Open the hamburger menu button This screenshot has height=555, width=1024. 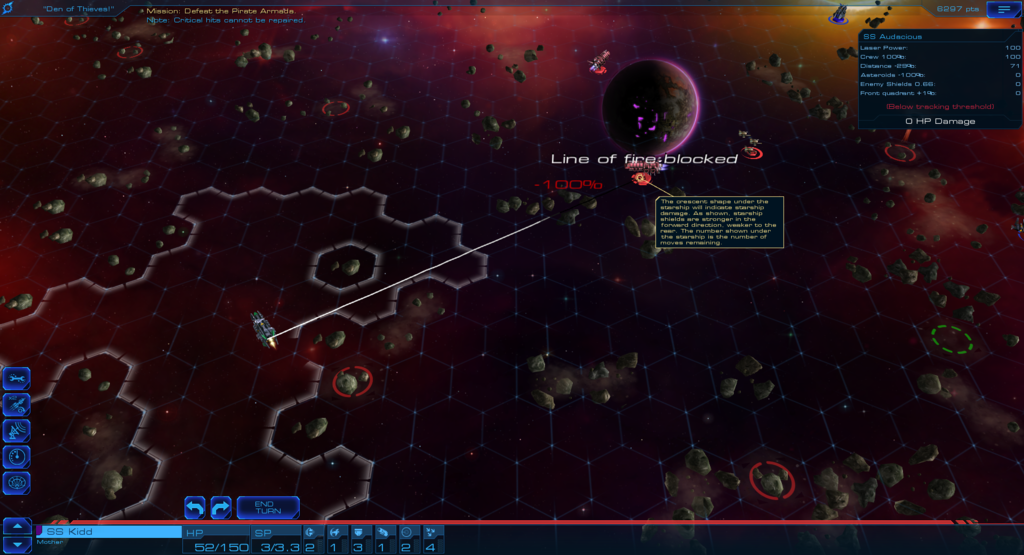pyautogui.click(x=999, y=9)
